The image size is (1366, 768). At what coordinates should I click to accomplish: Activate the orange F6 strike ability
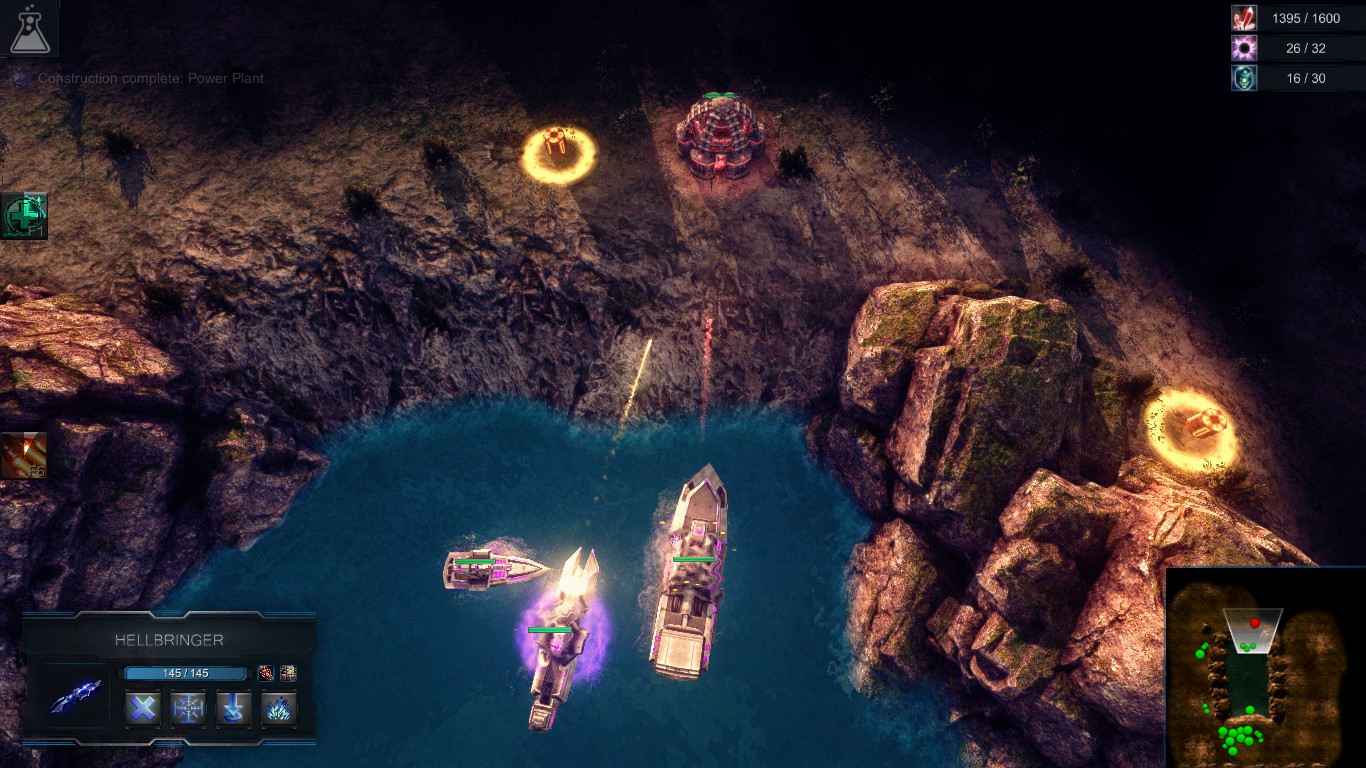23,455
